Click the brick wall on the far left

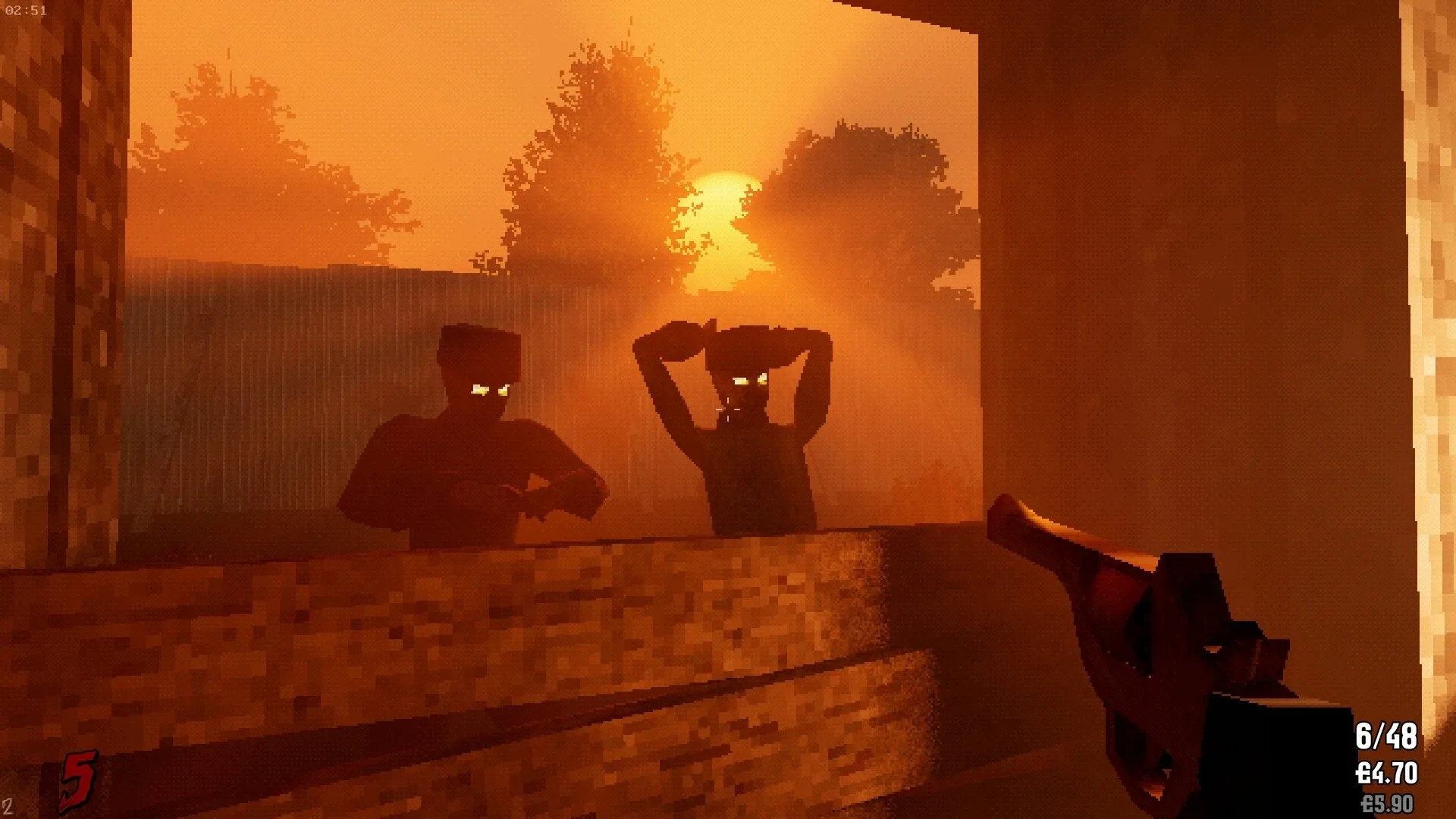(45, 303)
